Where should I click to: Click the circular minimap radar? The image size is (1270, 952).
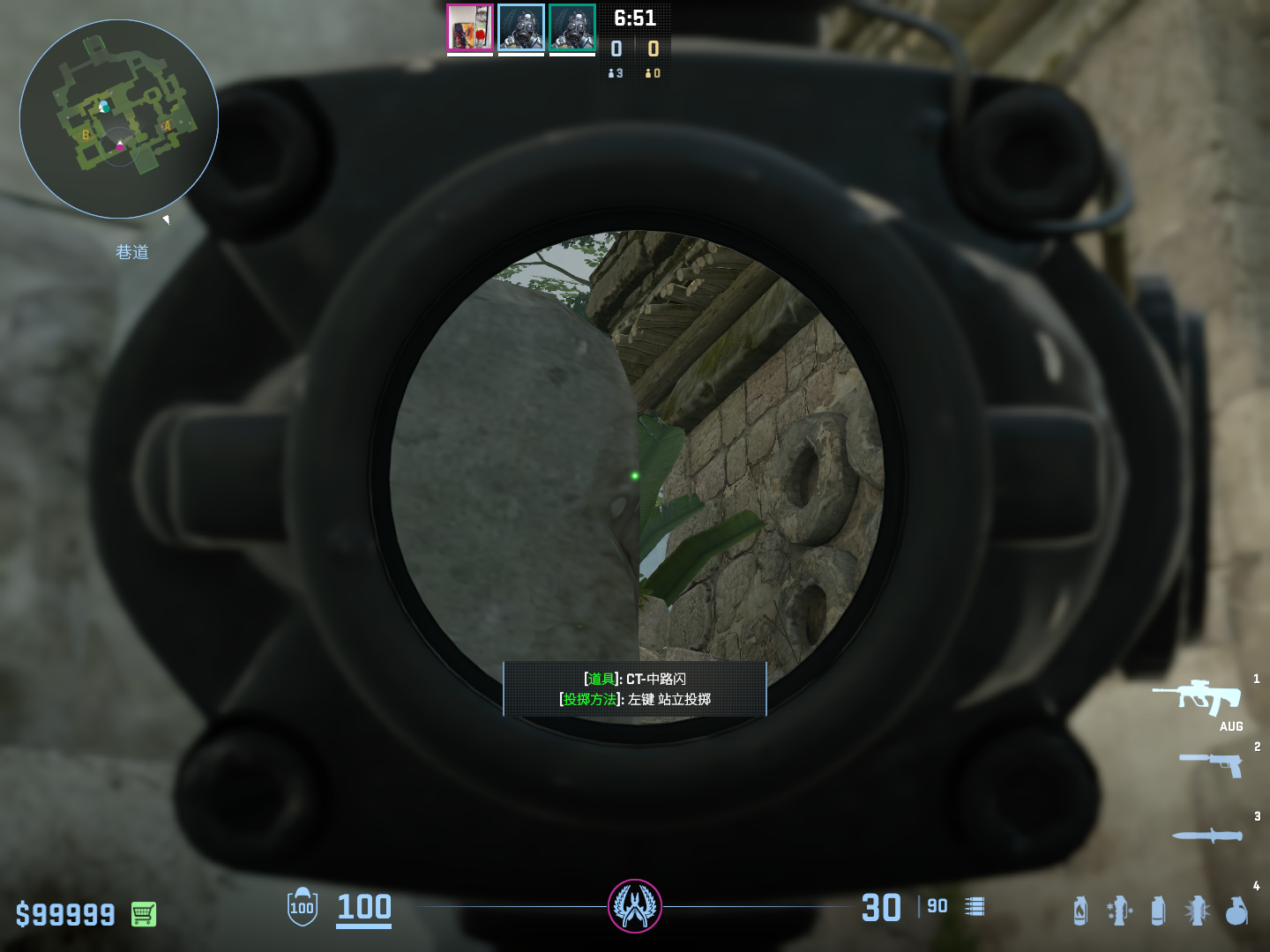click(x=119, y=119)
